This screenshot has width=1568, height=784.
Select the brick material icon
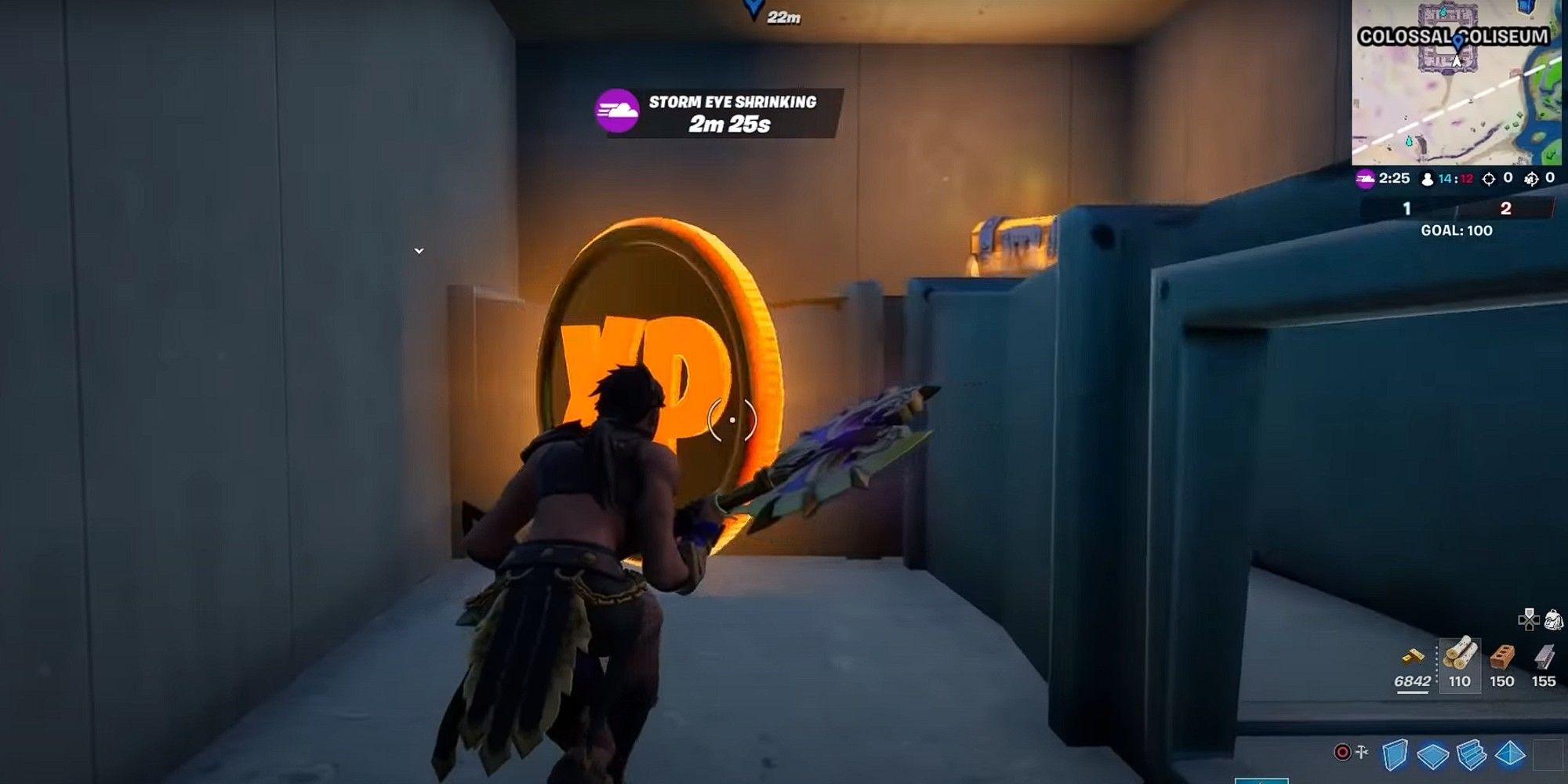[1501, 655]
